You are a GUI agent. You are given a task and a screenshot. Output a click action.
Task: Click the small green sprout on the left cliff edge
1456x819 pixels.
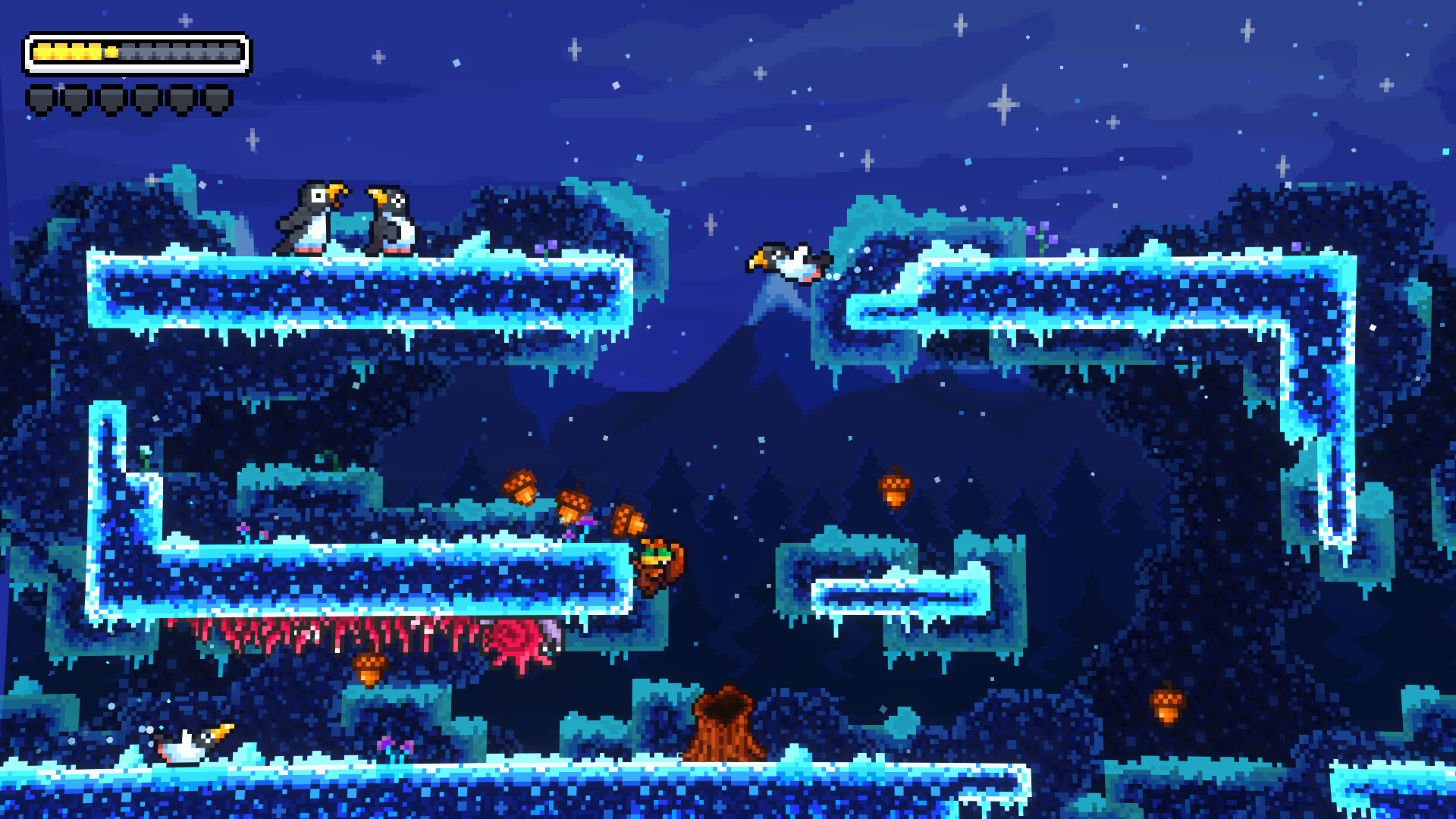145,460
